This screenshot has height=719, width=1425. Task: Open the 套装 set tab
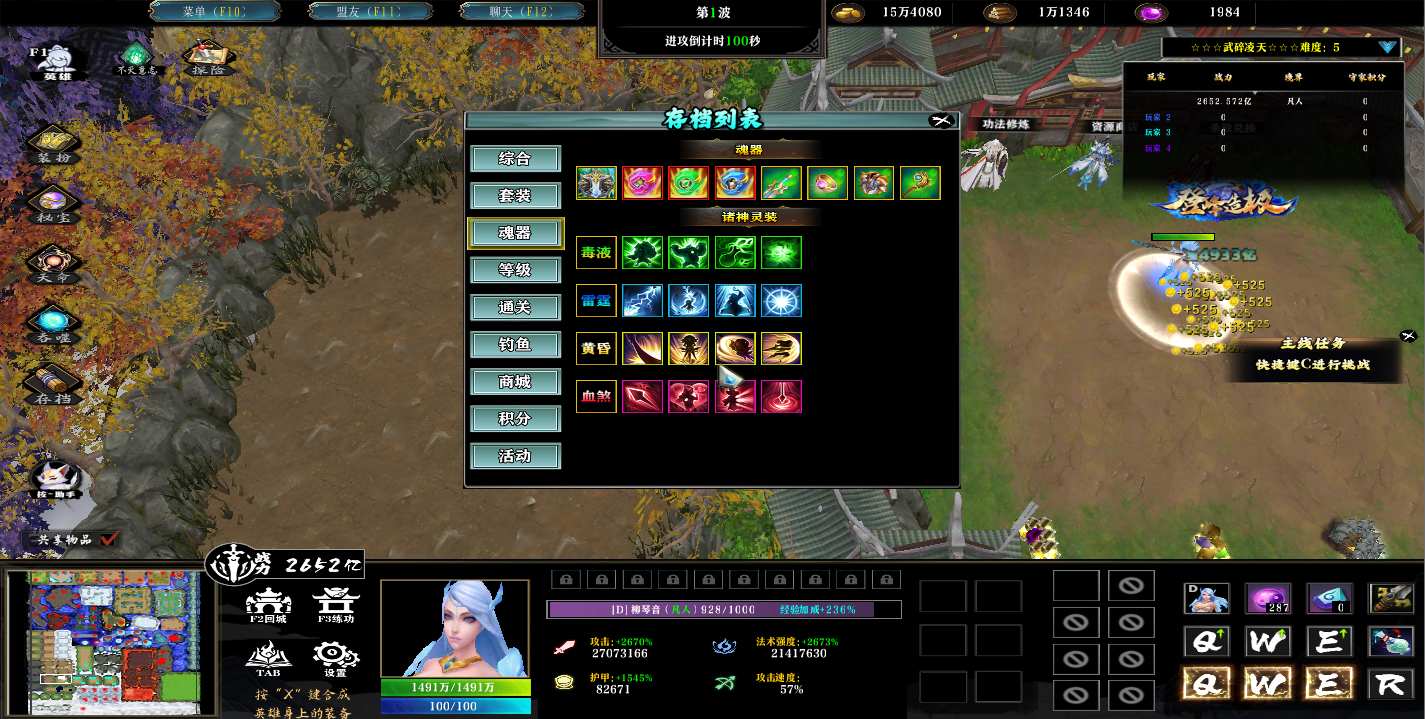(x=515, y=196)
